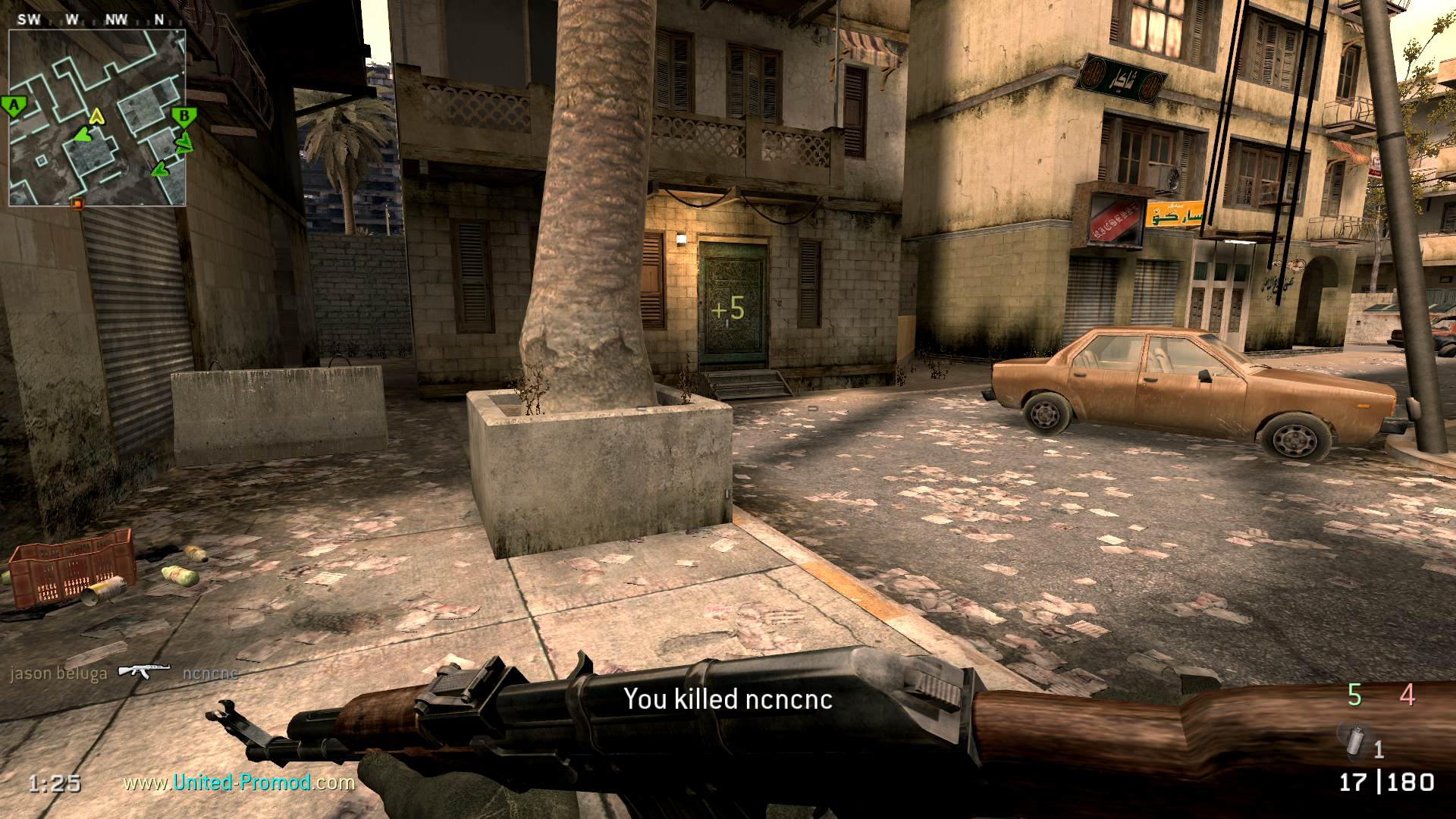Click the AK-47 icon in the killfeed
The width and height of the screenshot is (1456, 819).
(x=143, y=671)
